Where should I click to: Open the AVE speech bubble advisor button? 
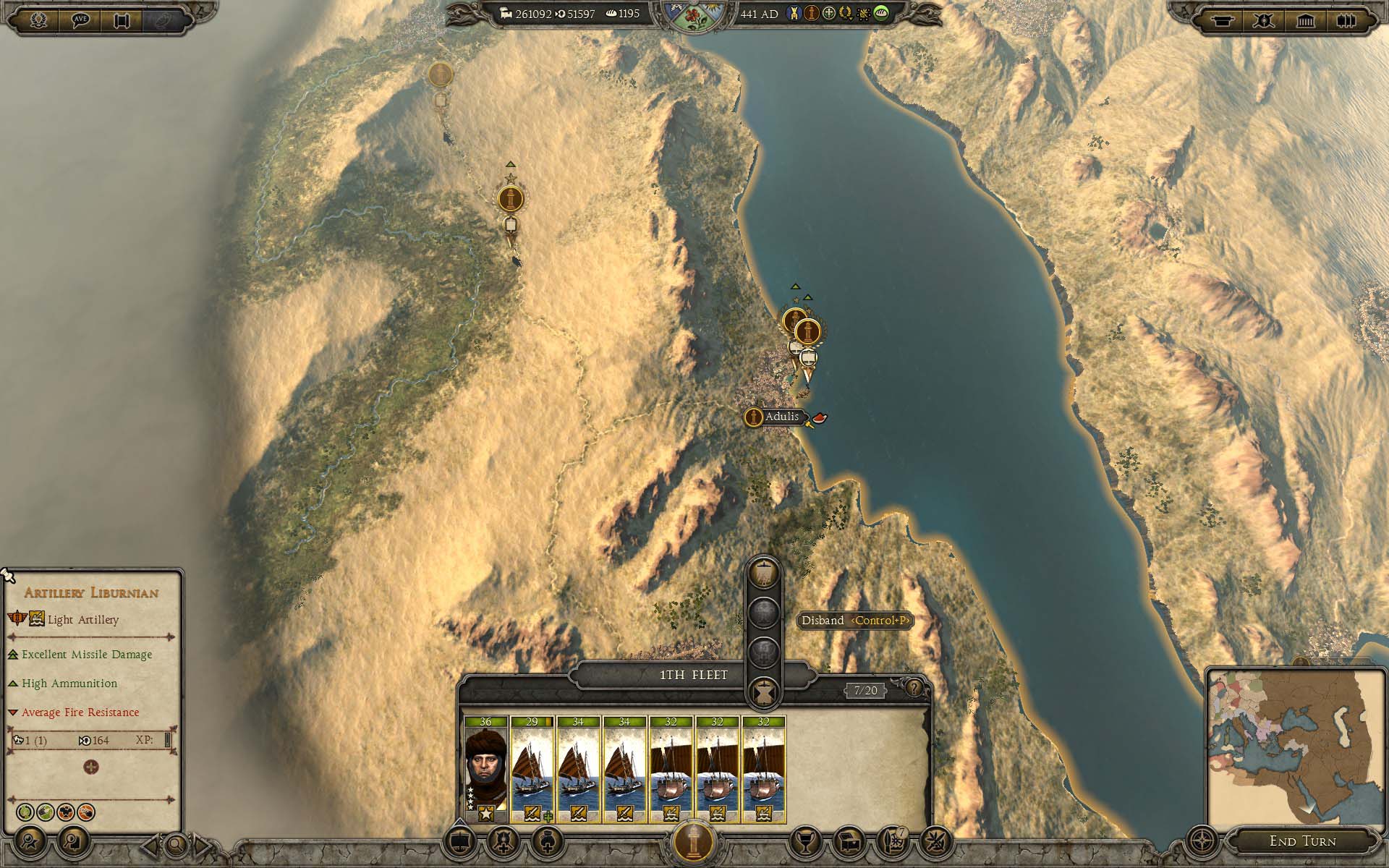[80, 20]
